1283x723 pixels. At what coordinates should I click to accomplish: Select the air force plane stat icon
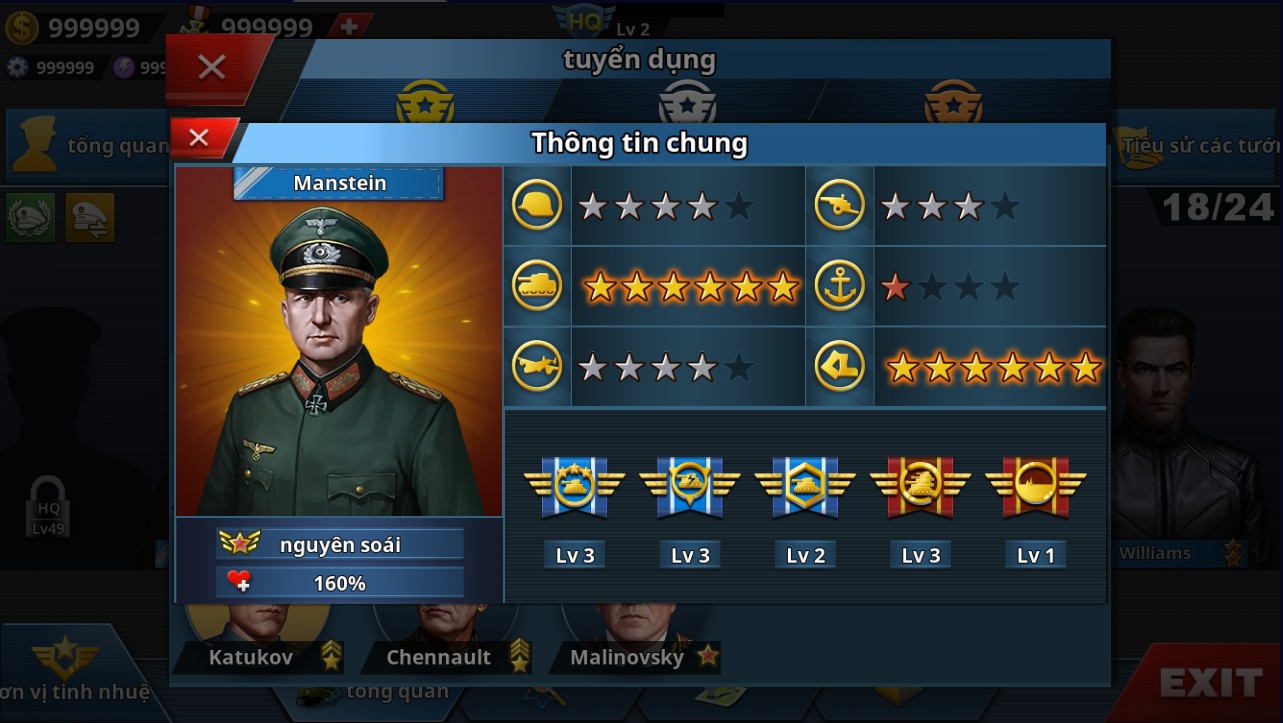(537, 366)
